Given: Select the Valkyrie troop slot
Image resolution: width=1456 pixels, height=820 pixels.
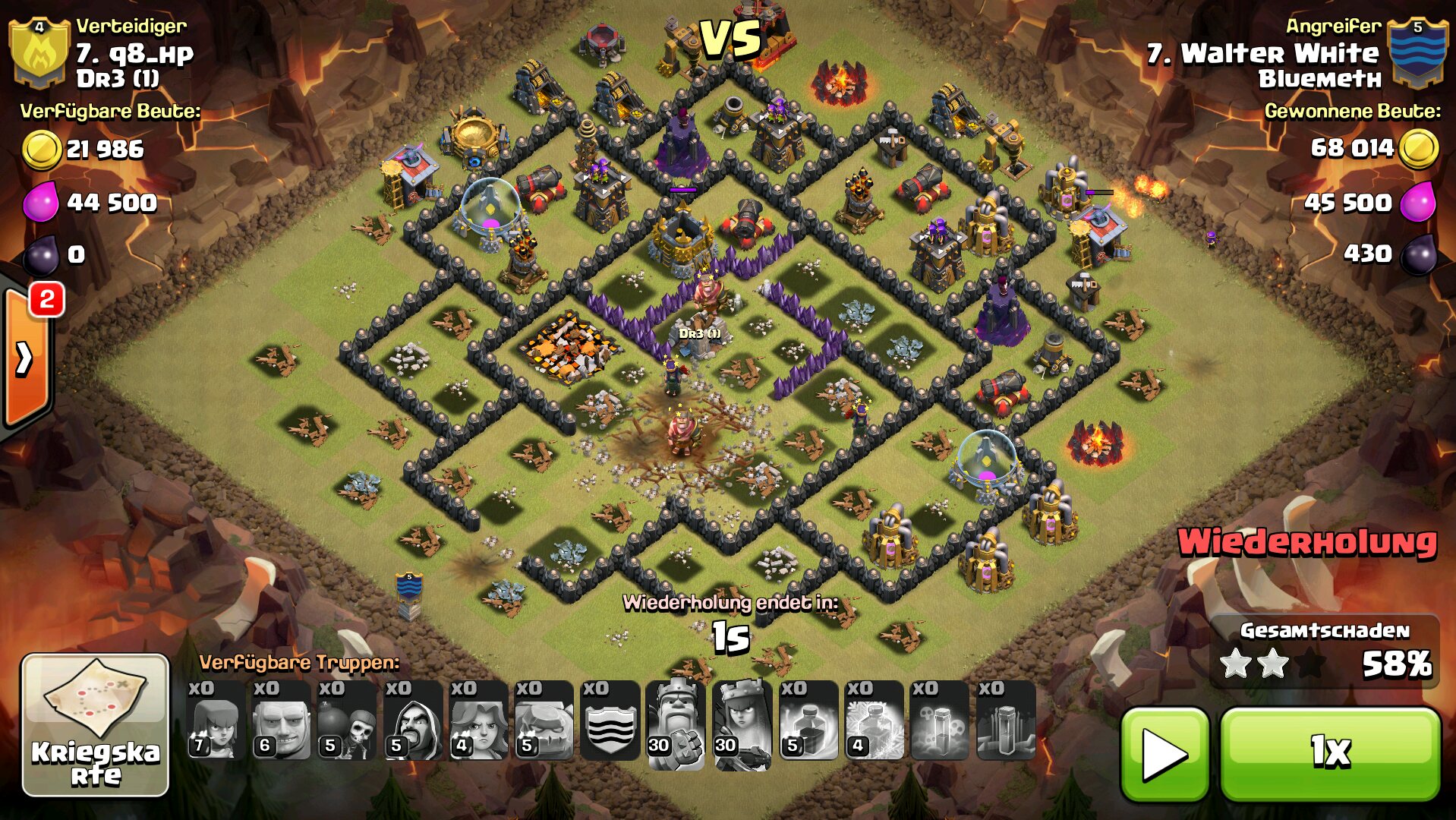Looking at the screenshot, I should [x=478, y=721].
